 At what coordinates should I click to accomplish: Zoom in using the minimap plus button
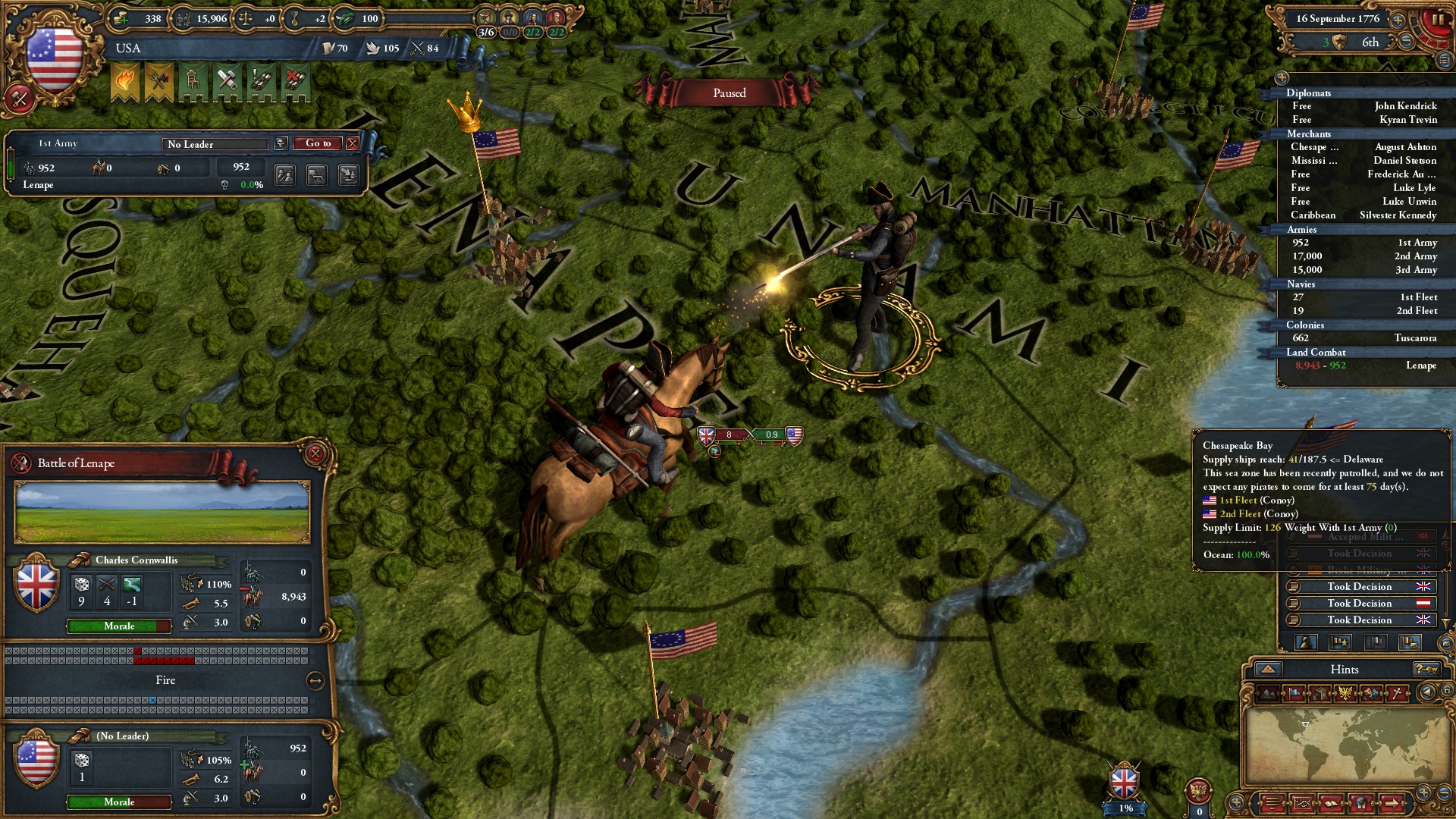click(1423, 792)
